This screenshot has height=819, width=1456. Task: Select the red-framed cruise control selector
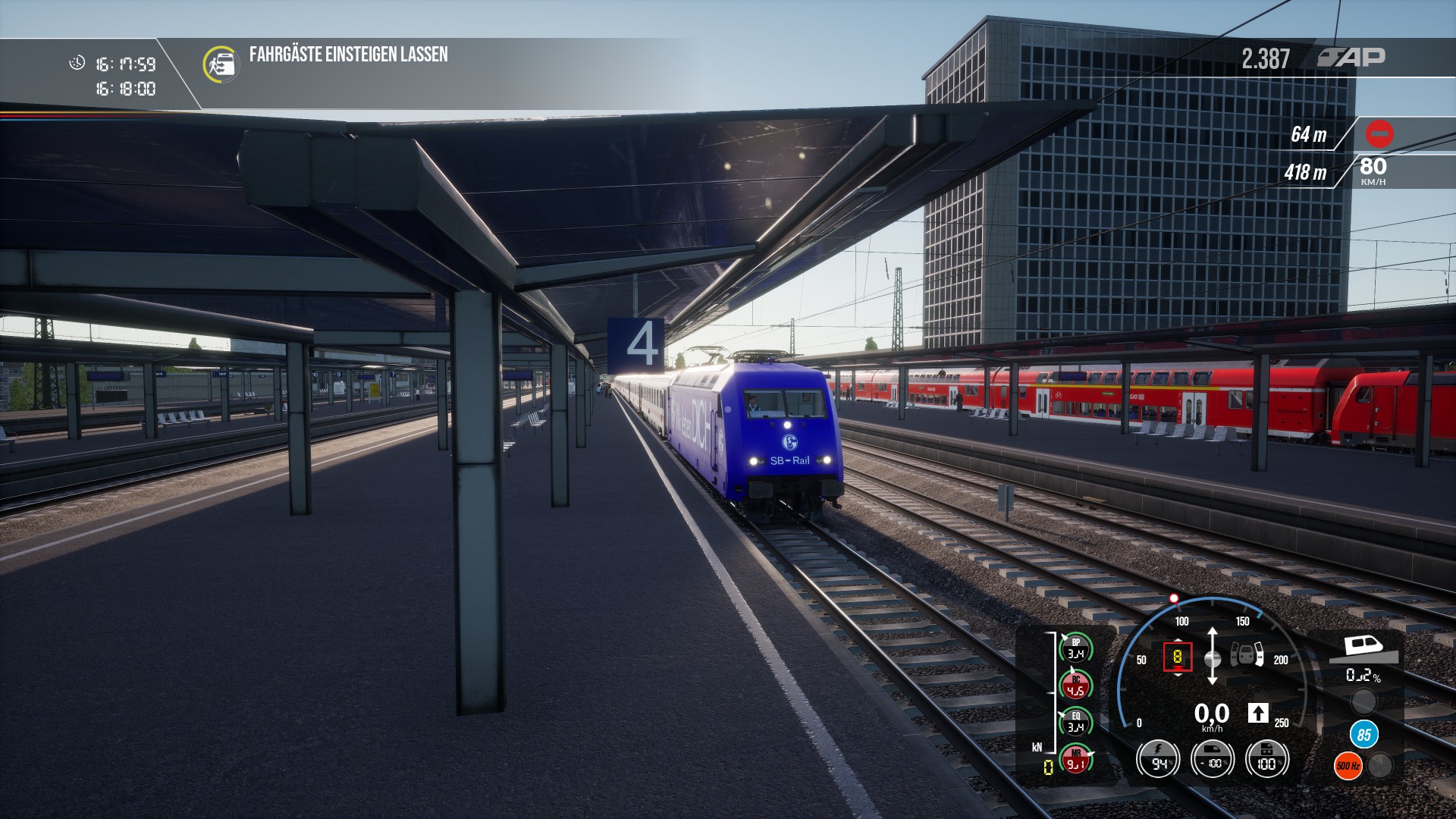point(1177,657)
